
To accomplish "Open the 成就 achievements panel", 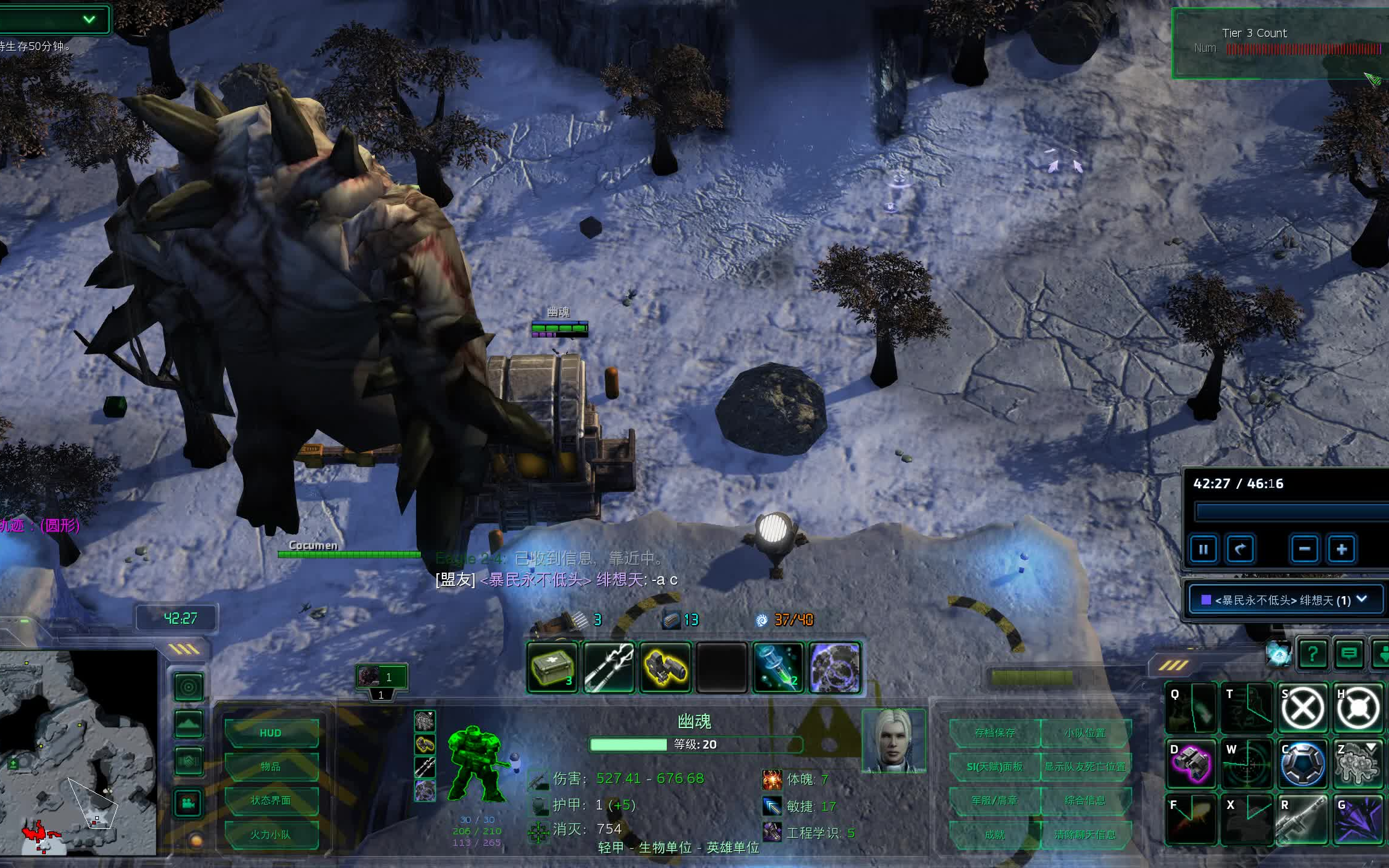I will click(995, 835).
